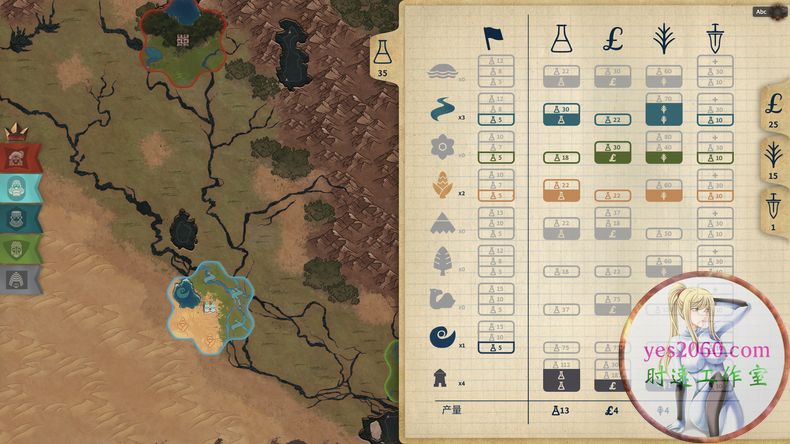Choose the dark teal faction banner

(18, 219)
